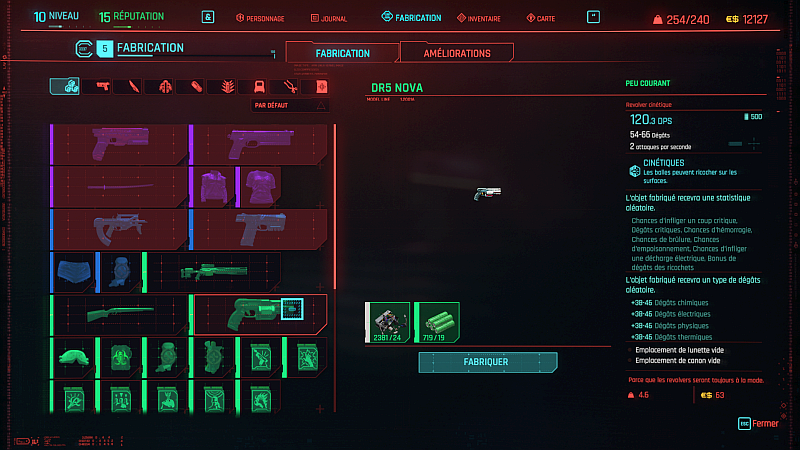Filter recipes by melee blade icon

[133, 87]
